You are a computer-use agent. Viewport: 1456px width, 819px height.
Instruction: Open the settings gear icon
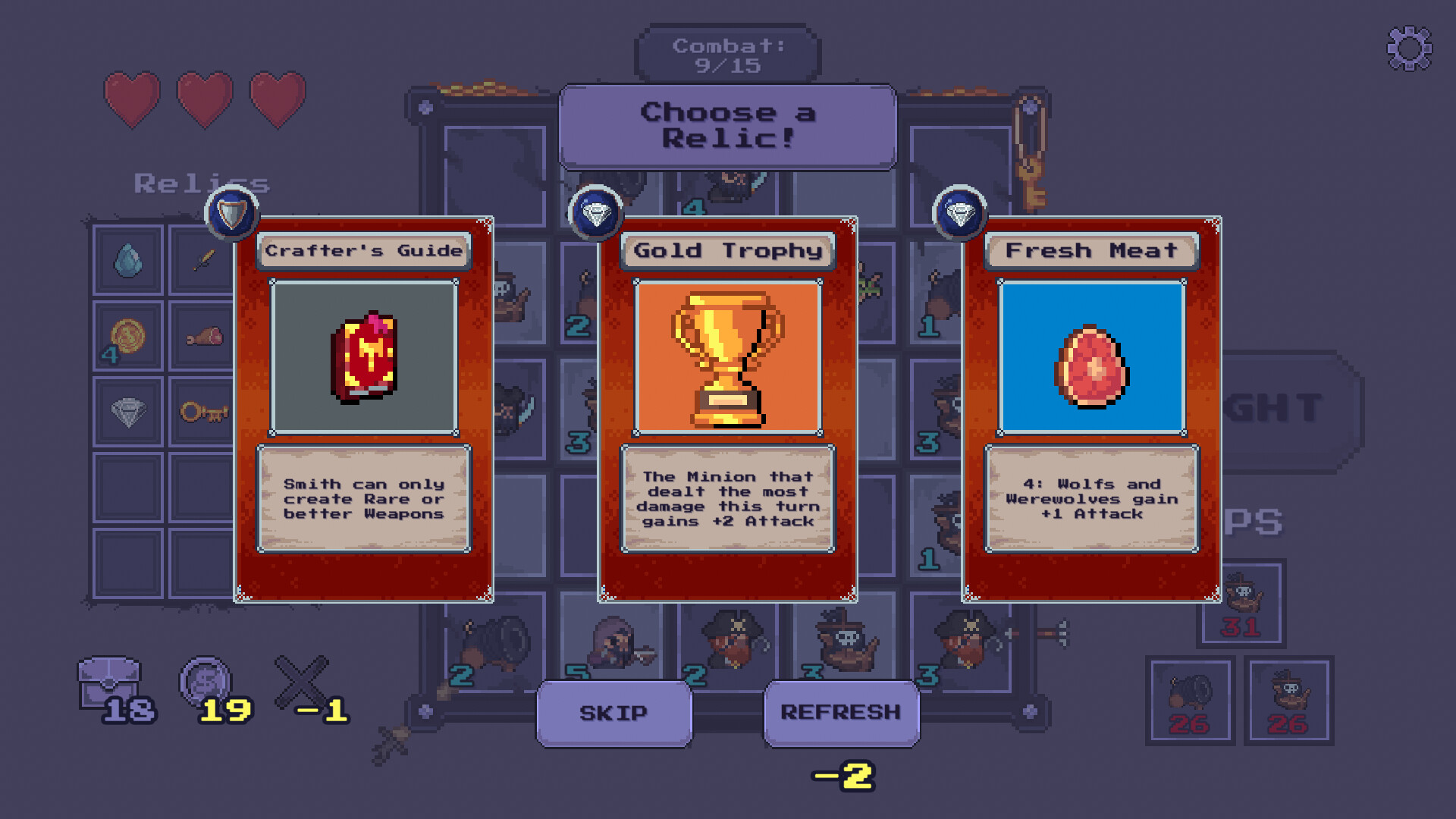click(1409, 47)
